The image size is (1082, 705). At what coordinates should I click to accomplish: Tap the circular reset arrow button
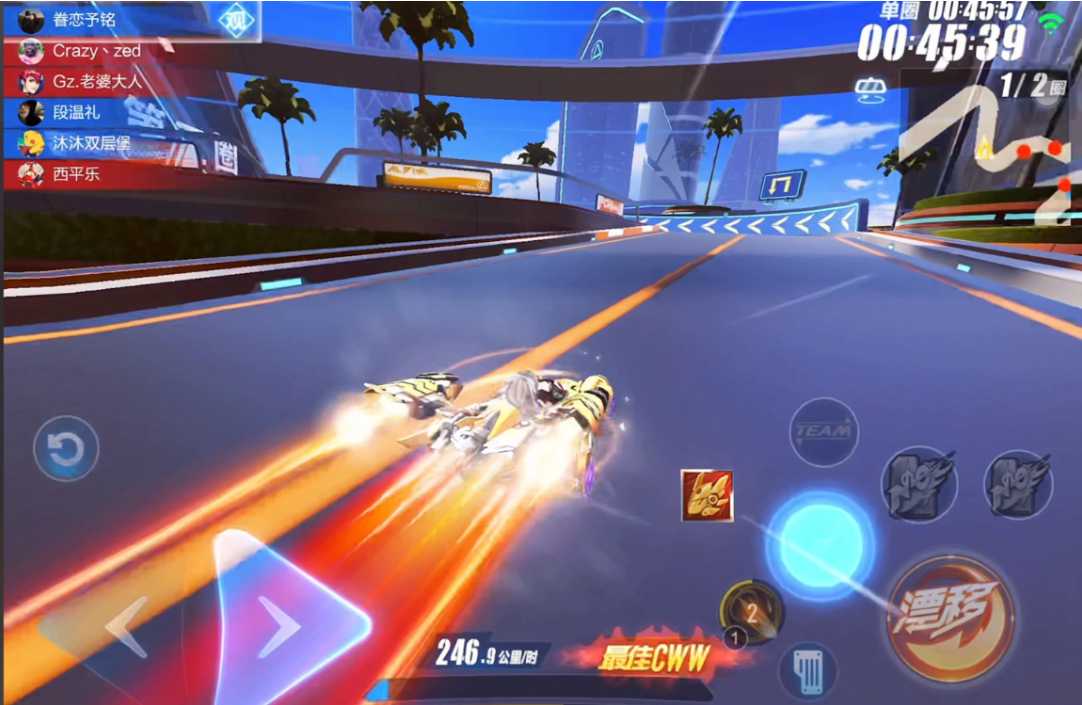(x=66, y=450)
